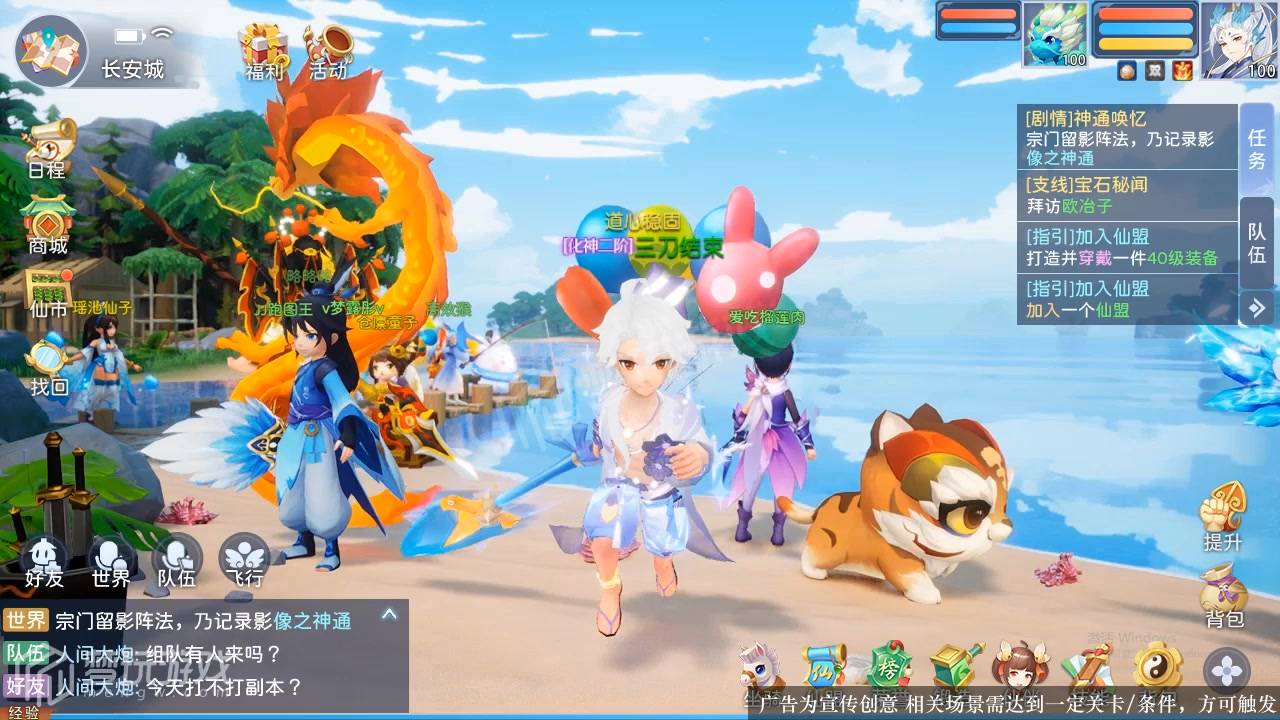The image size is (1280, 720).
Task: Switch to the 队伍 team tab
Action: coord(1257,242)
